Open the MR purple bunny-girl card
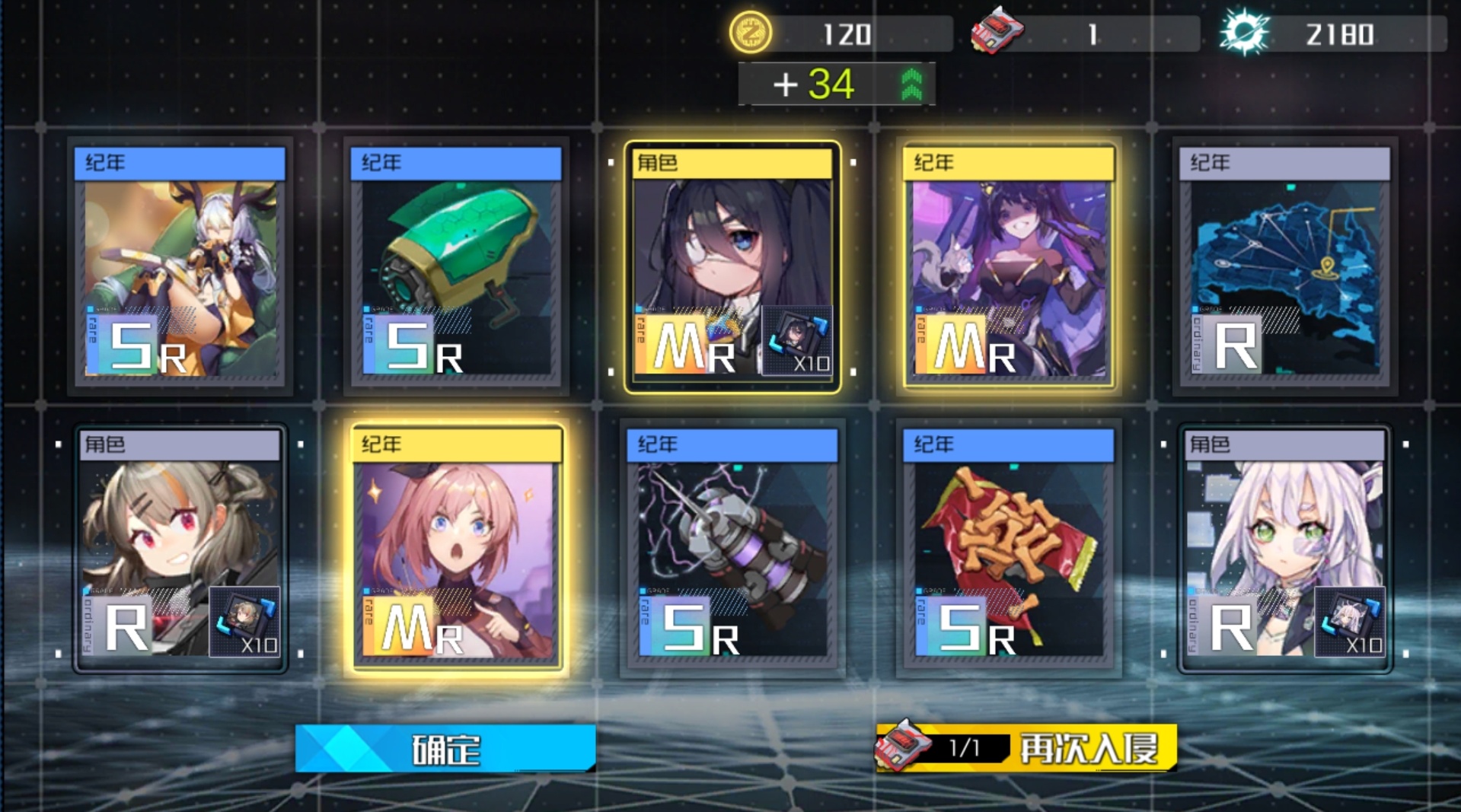This screenshot has width=1461, height=812. coord(1009,266)
